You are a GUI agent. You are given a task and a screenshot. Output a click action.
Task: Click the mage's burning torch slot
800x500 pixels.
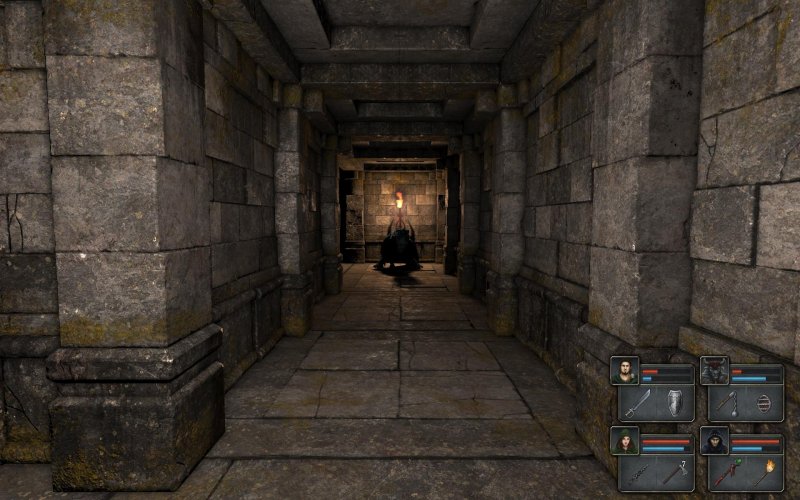coord(765,472)
